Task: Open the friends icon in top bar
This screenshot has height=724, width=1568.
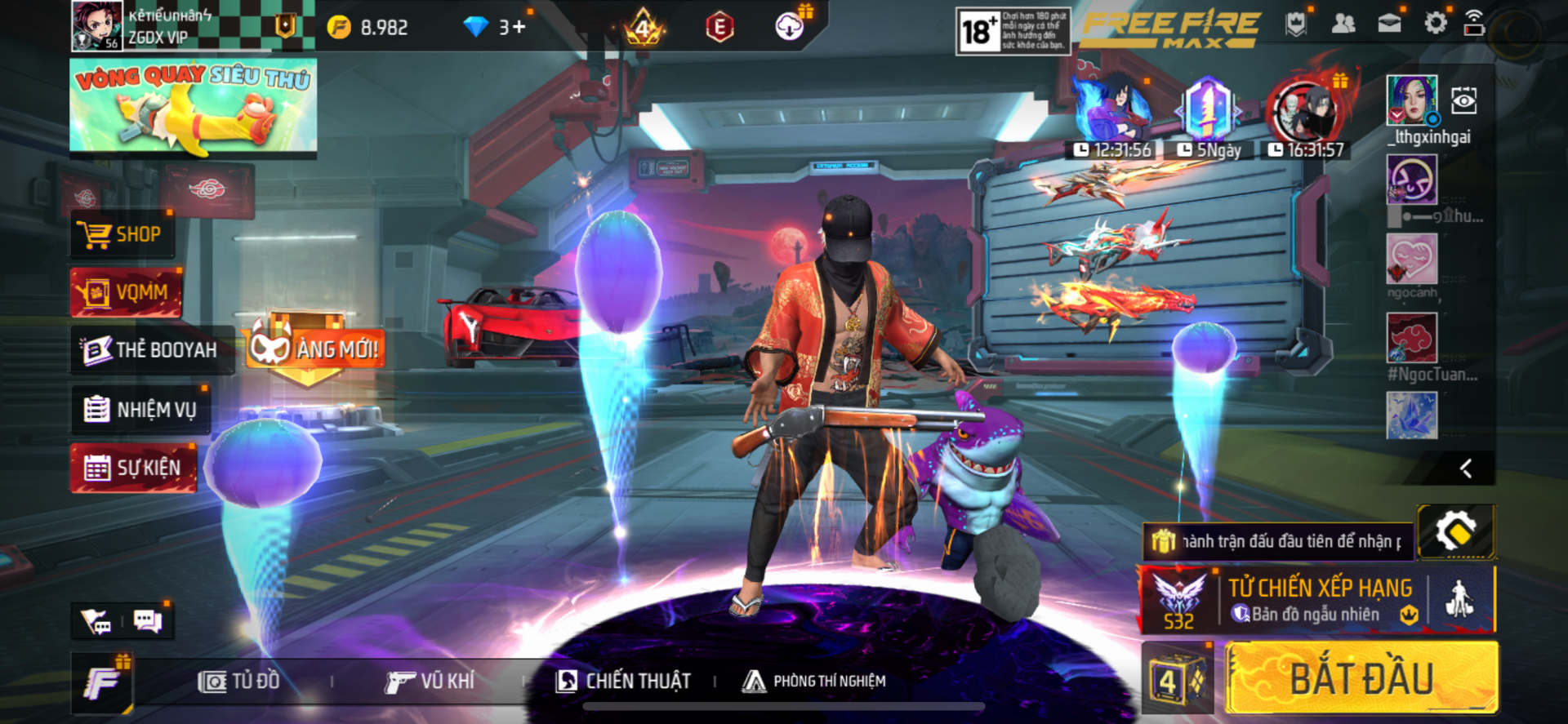Action: click(x=1343, y=24)
